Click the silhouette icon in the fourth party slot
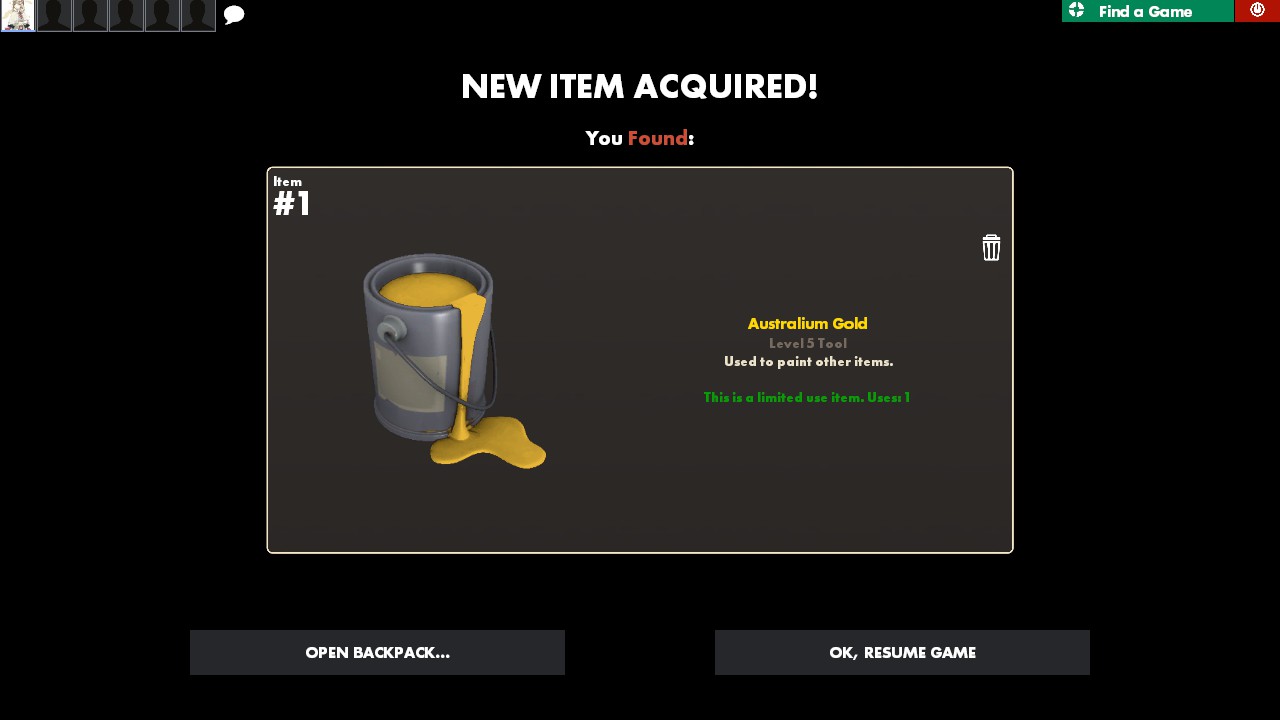The height and width of the screenshot is (720, 1280). tap(126, 15)
